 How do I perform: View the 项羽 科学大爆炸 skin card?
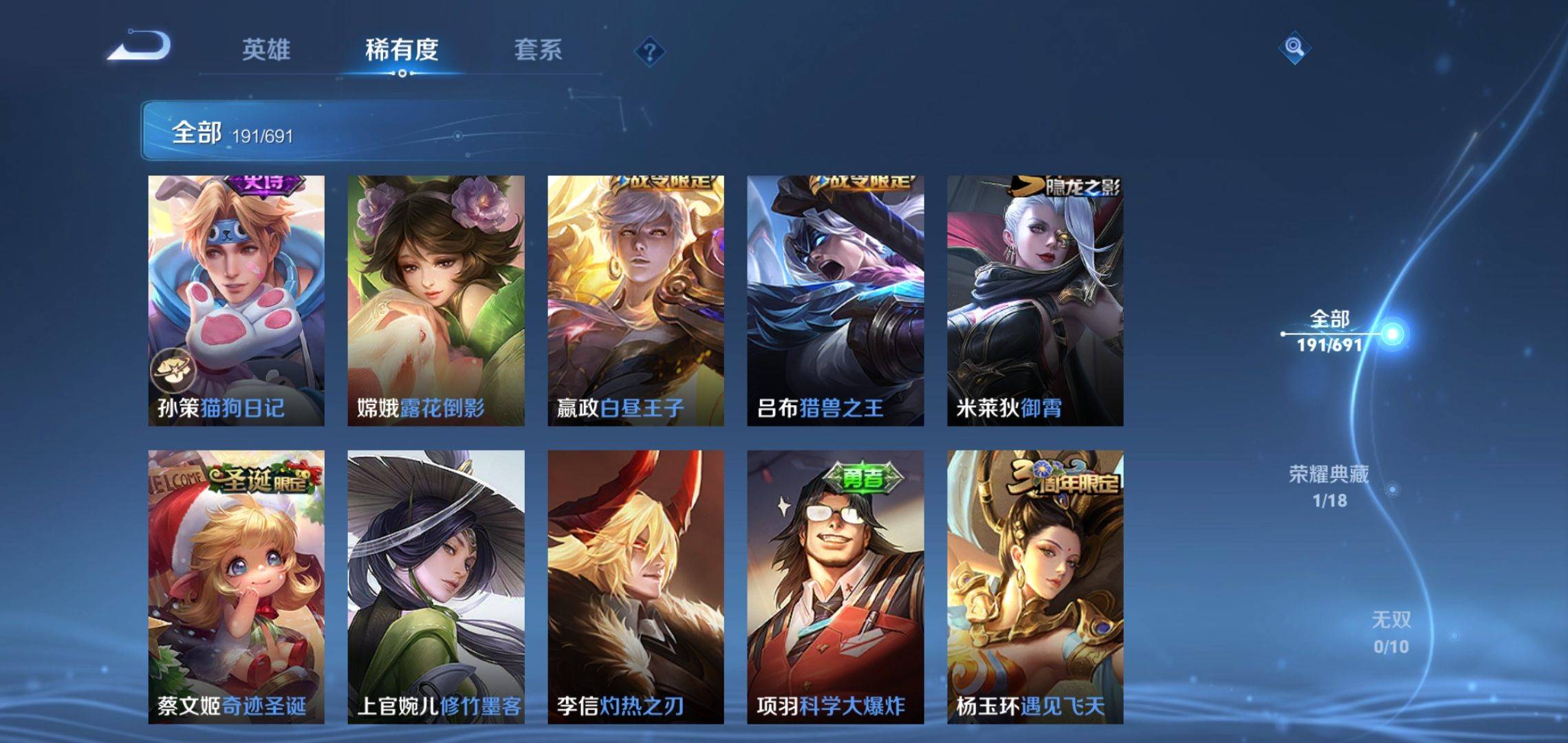[x=835, y=587]
